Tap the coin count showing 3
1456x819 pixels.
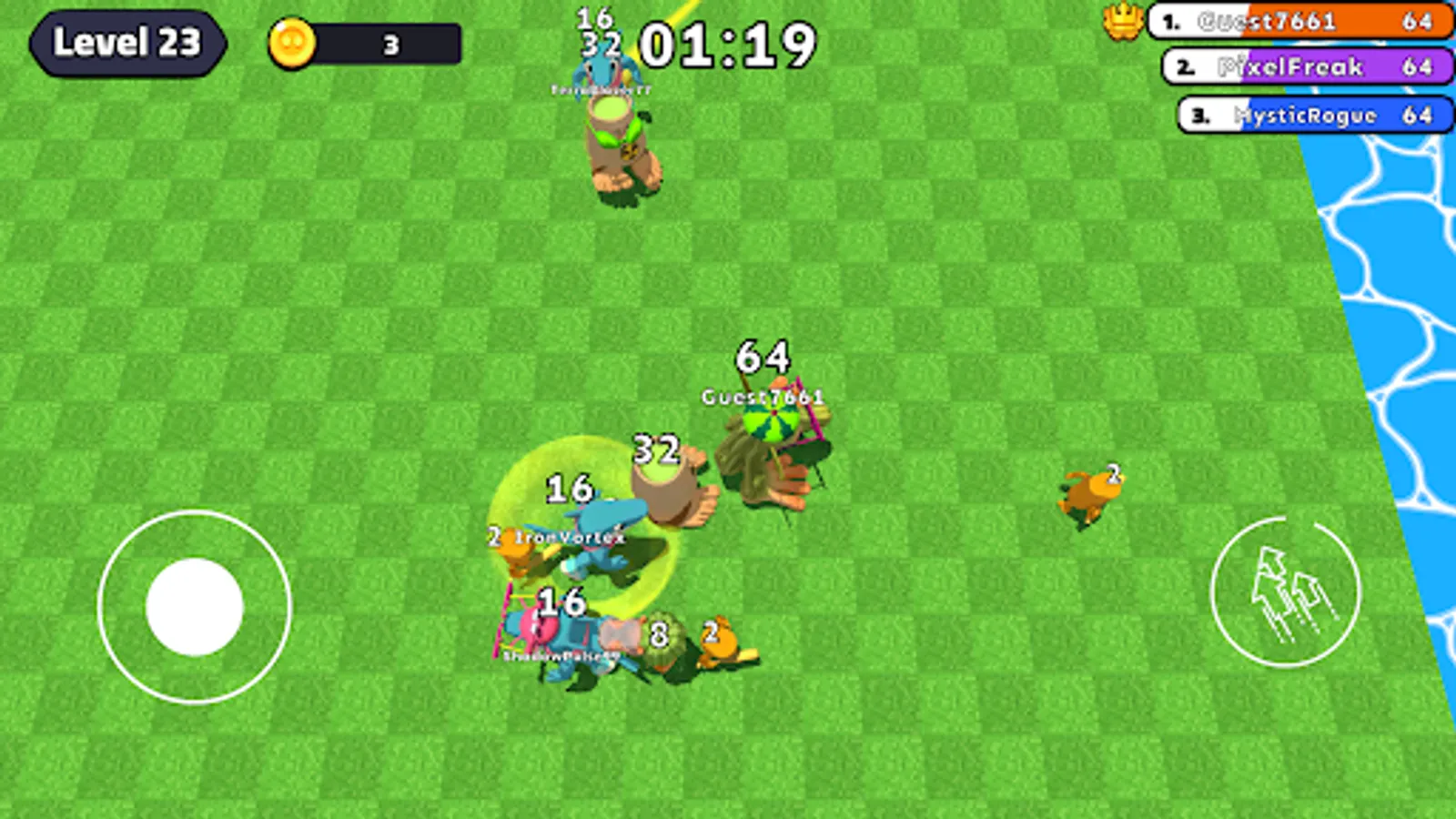(391, 44)
